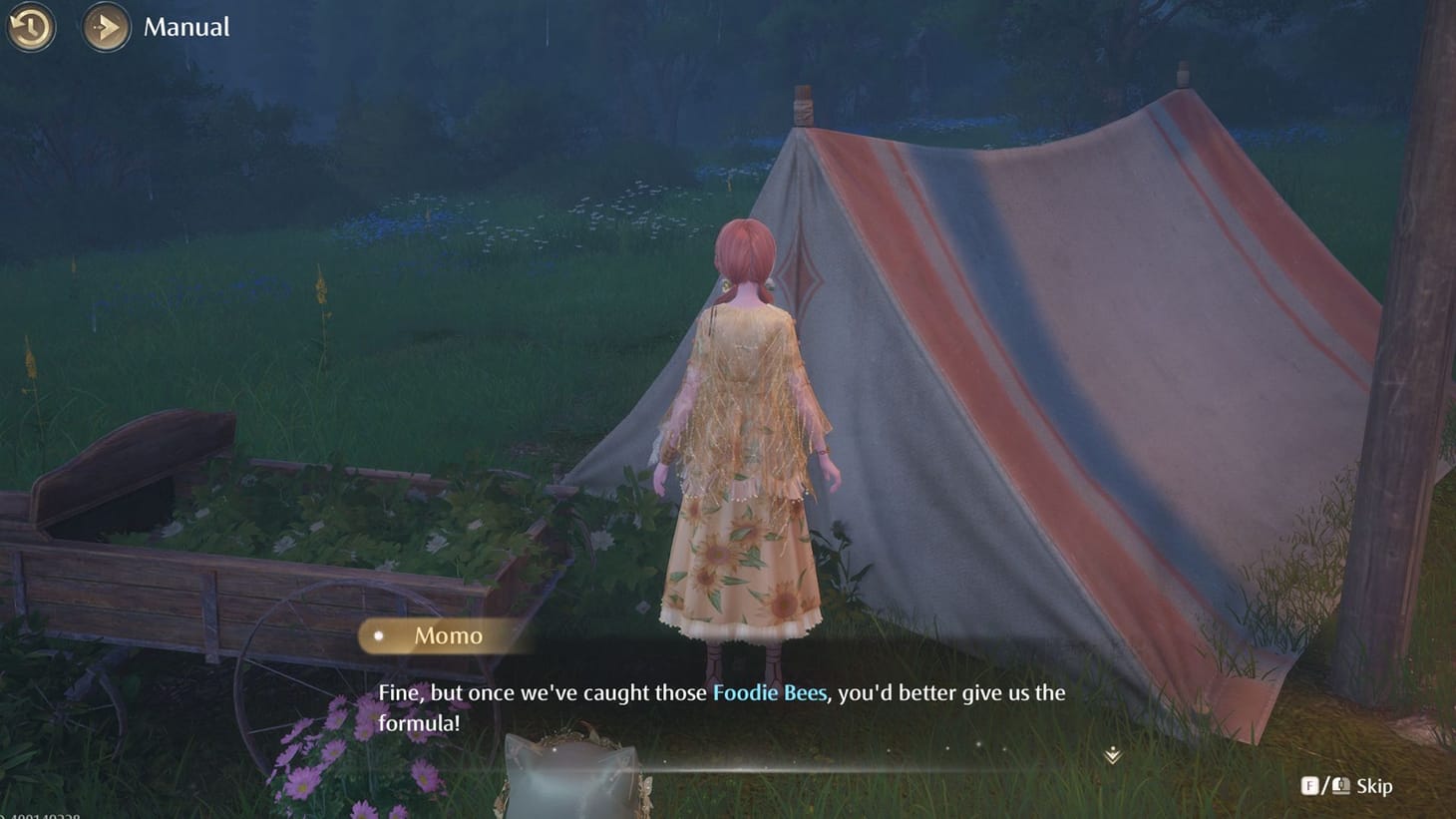This screenshot has height=819, width=1456.
Task: Select Momo's name tab above the dialogue
Action: [x=447, y=635]
